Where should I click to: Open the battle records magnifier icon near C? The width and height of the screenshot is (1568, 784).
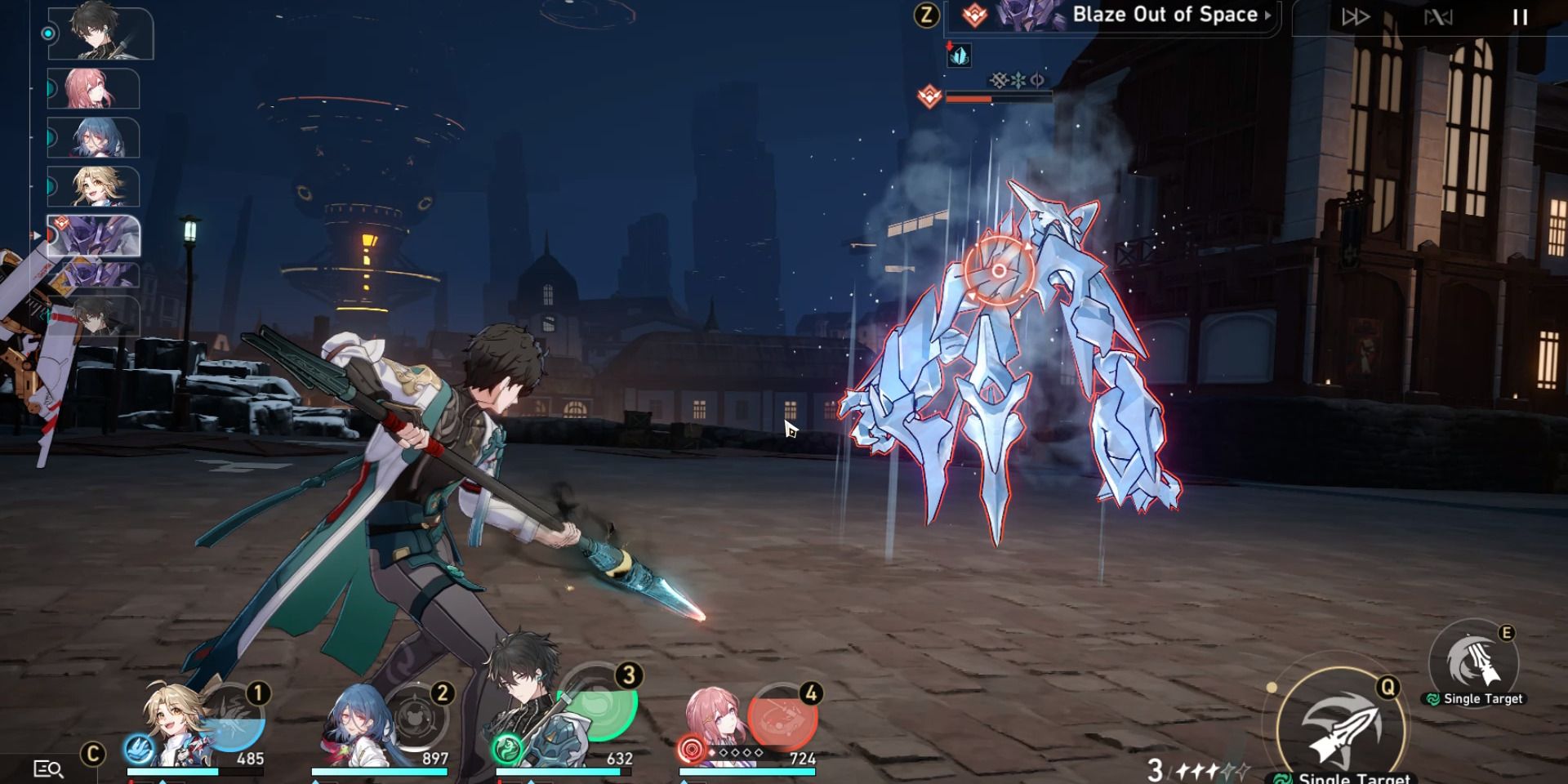pos(47,769)
